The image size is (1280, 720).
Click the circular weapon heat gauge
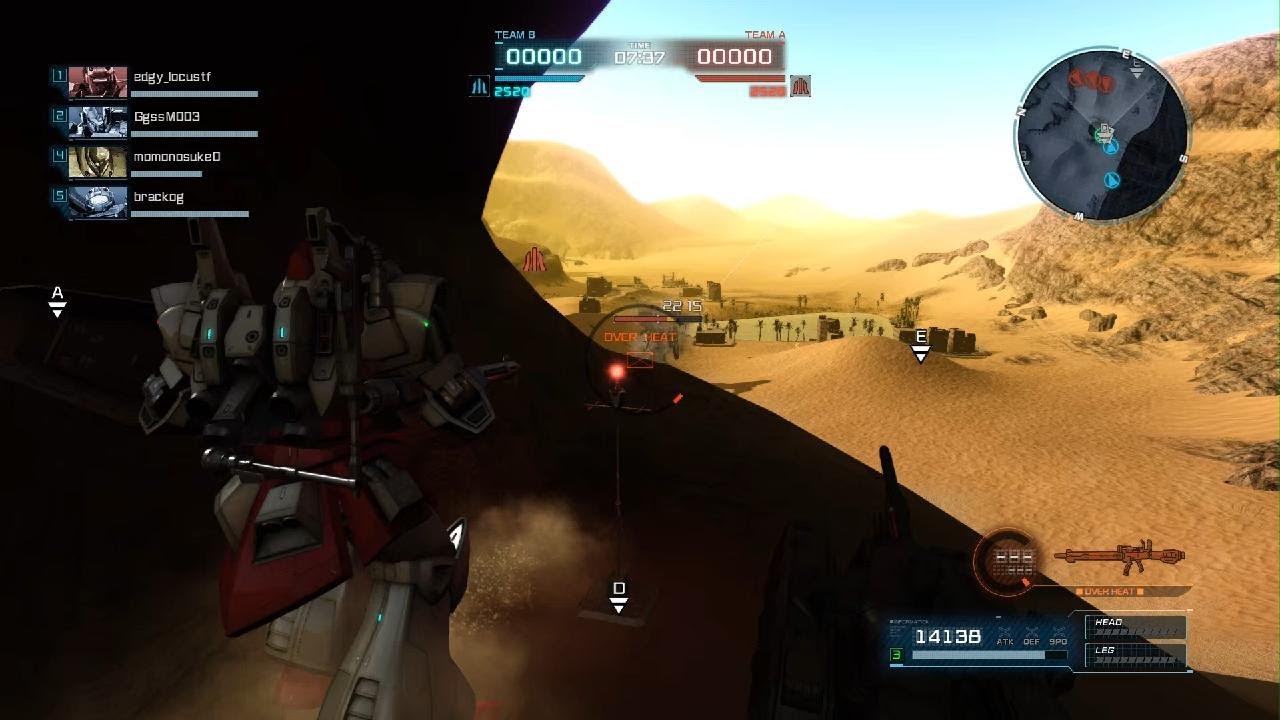click(1007, 558)
